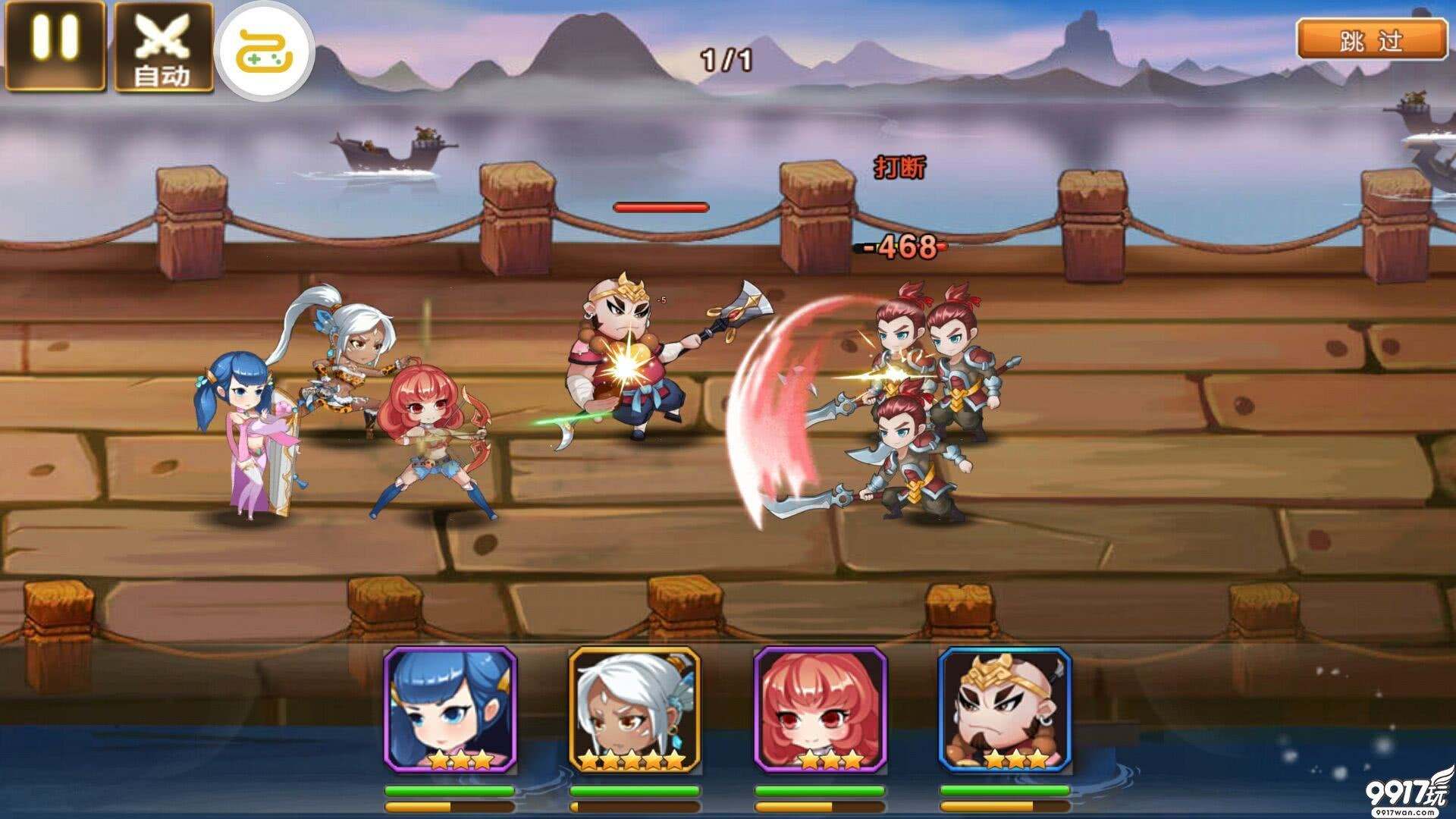Select the blue-haired heroine portrait
1456x819 pixels.
pos(450,710)
